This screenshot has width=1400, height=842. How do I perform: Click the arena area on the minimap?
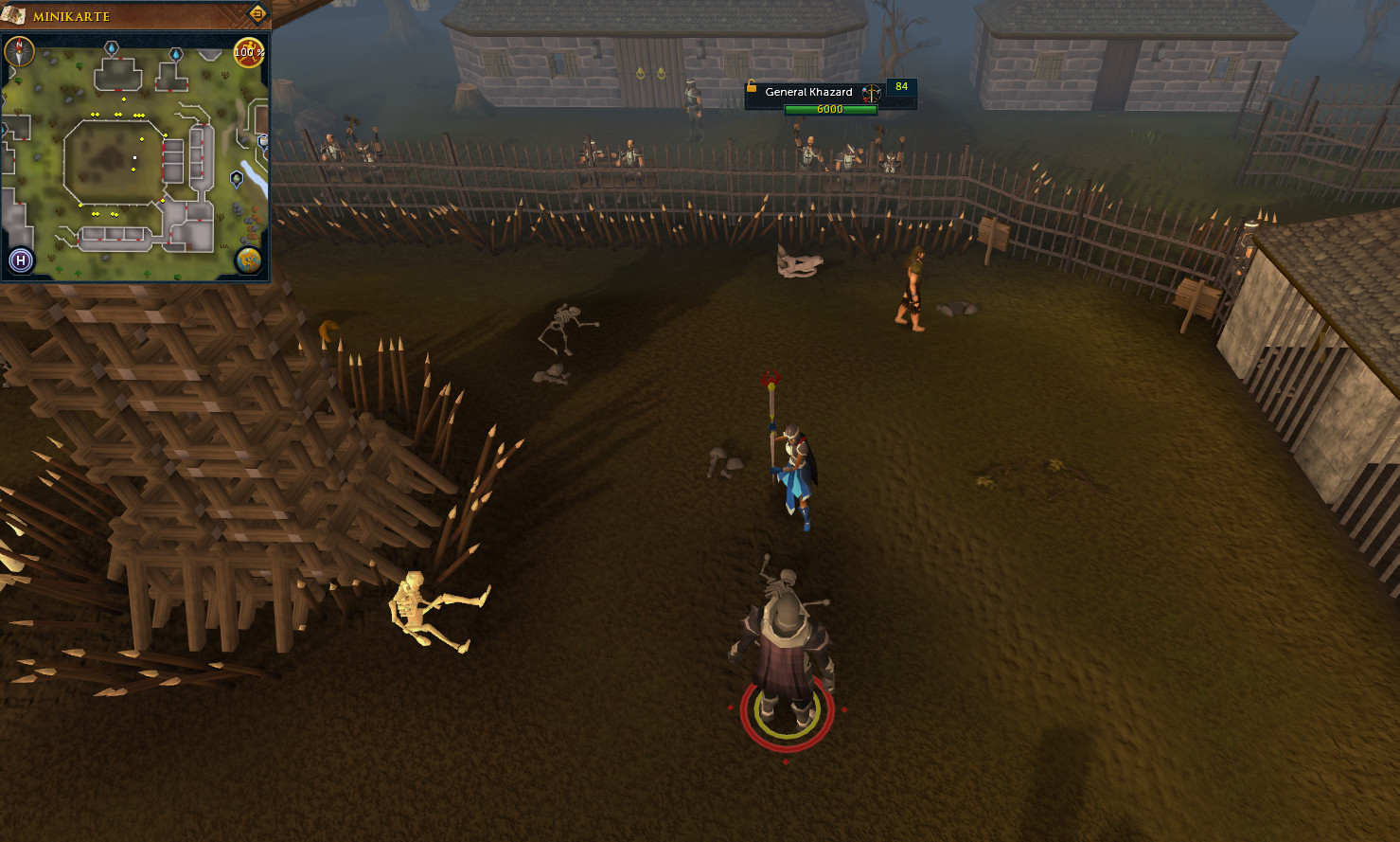[x=115, y=161]
